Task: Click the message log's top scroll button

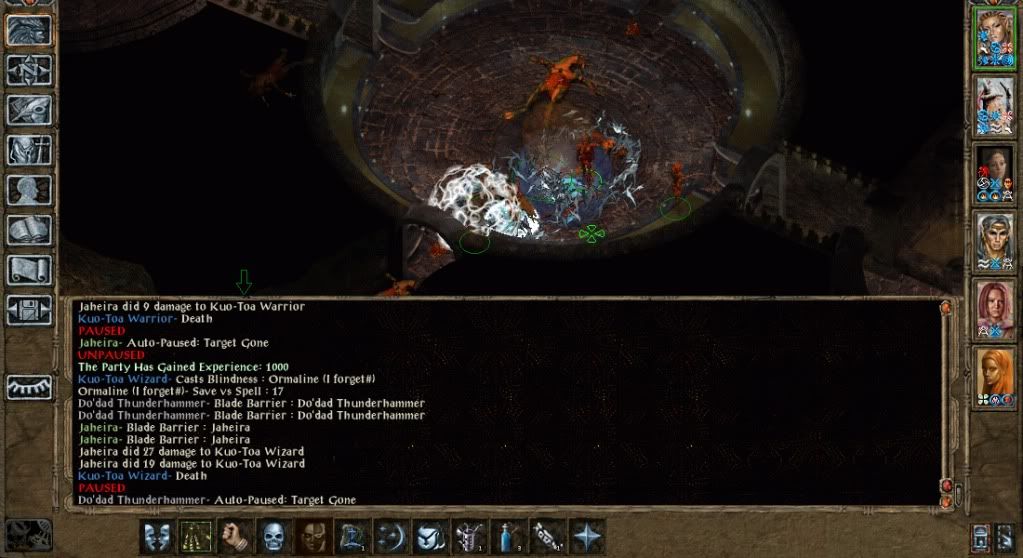Action: (945, 309)
